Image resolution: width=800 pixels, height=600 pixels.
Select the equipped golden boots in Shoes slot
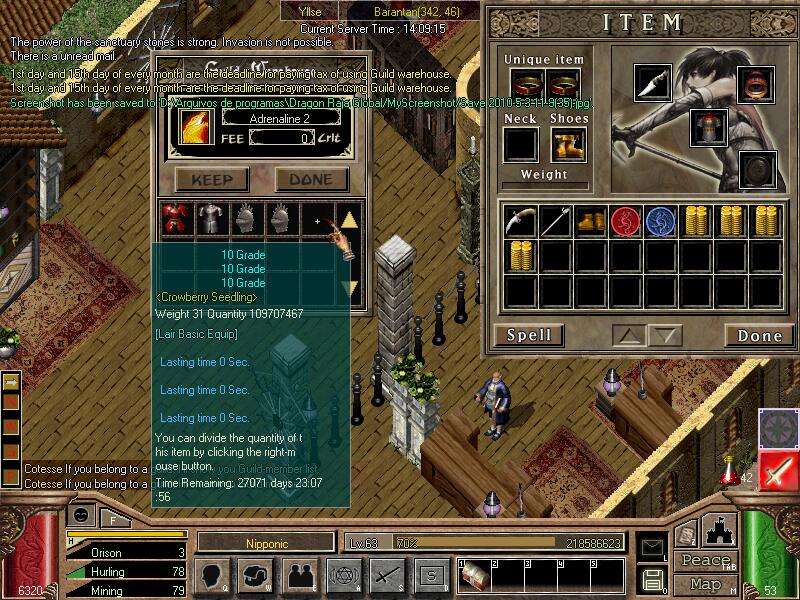click(x=568, y=145)
